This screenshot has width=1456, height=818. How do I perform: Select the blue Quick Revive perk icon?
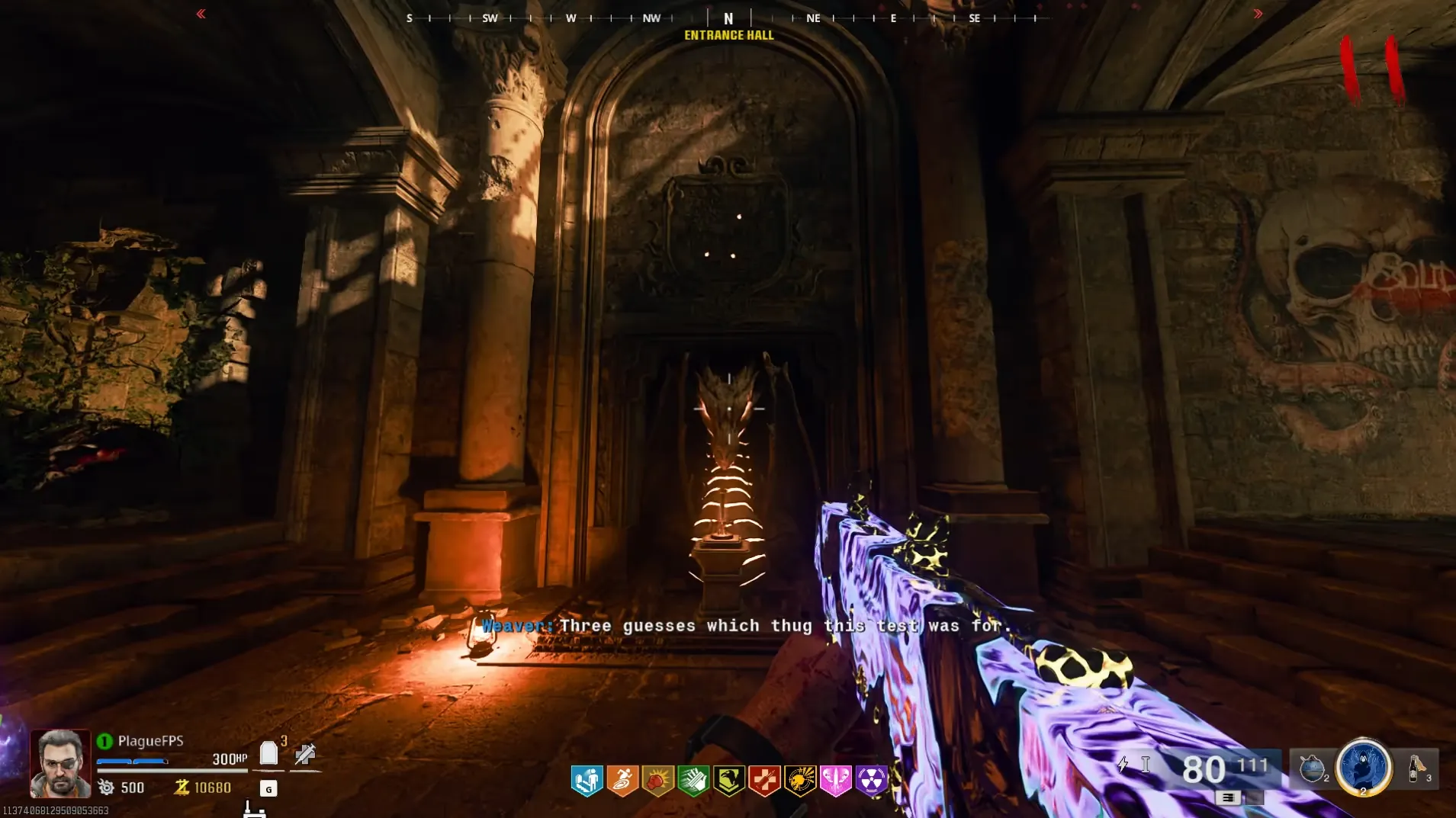point(587,781)
